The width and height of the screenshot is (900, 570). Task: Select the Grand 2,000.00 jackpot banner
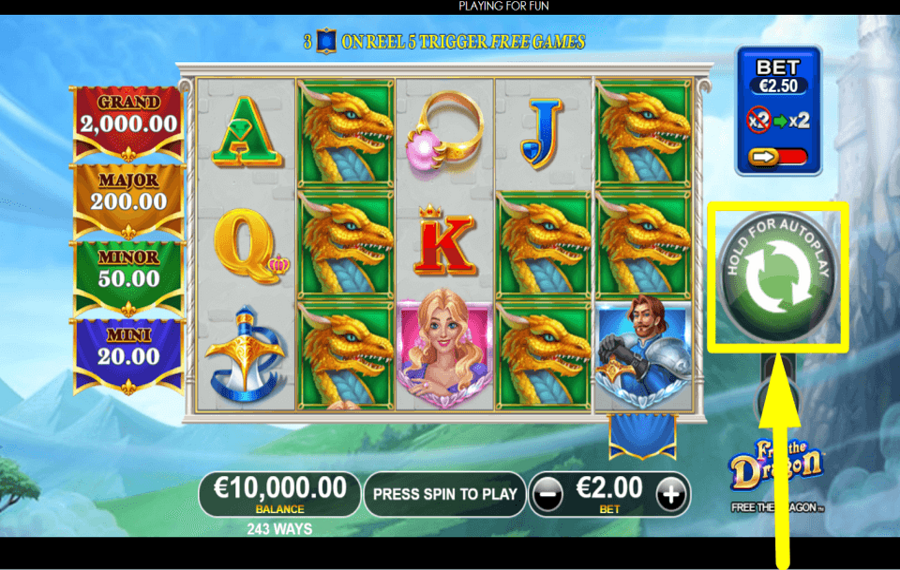coord(128,119)
